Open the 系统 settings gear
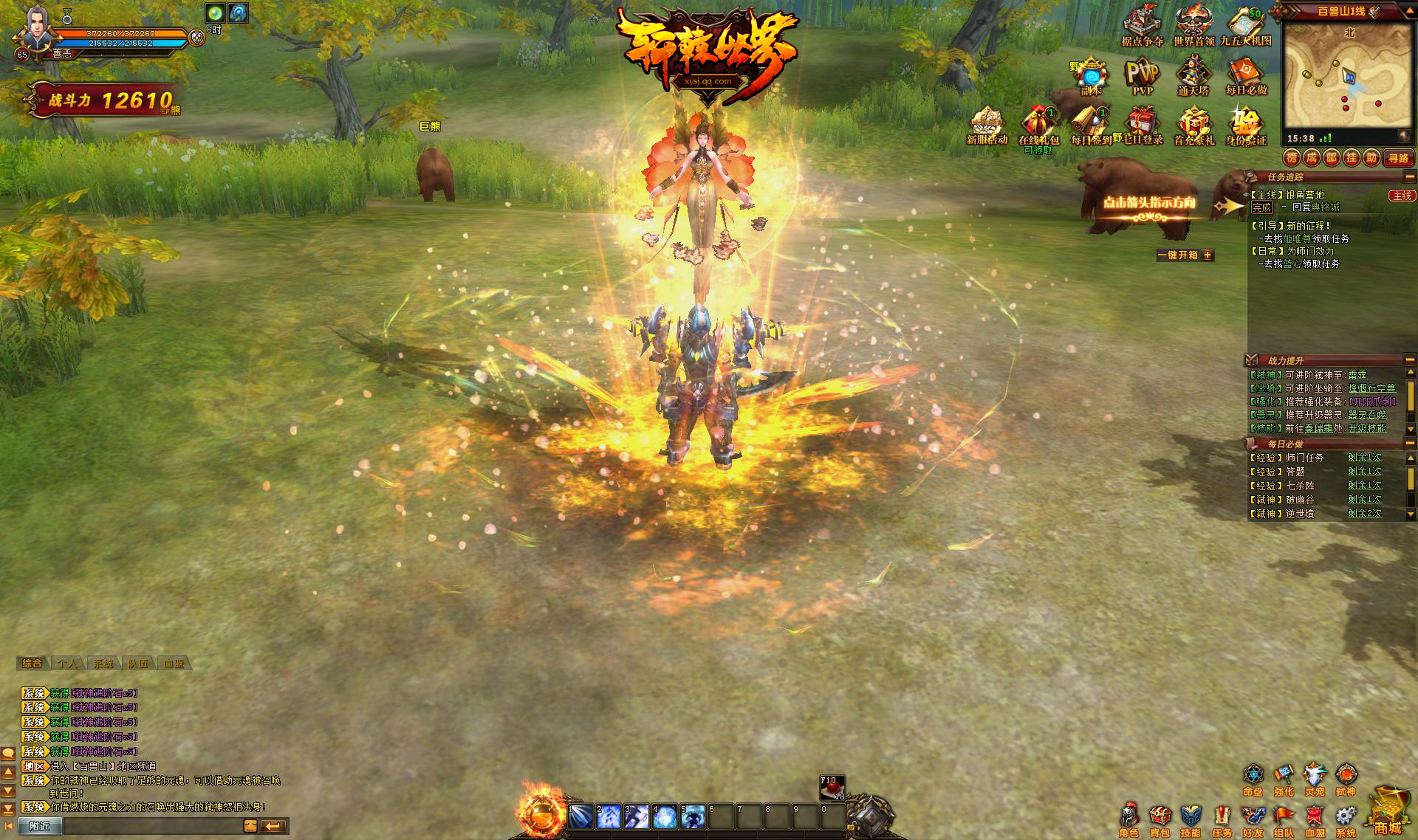The width and height of the screenshot is (1418, 840). (1346, 818)
